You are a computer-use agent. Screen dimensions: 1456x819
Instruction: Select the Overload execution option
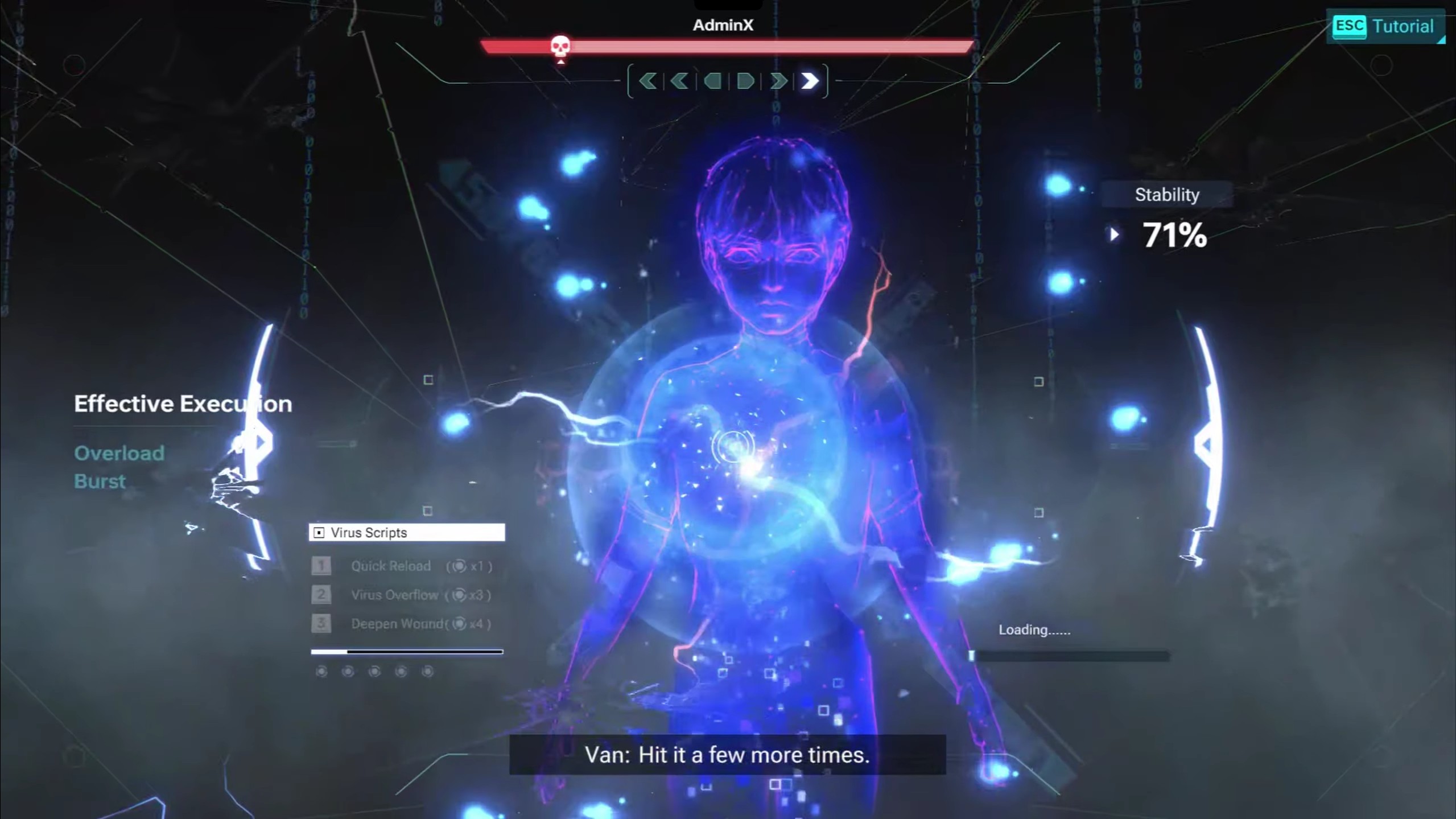[x=119, y=453]
